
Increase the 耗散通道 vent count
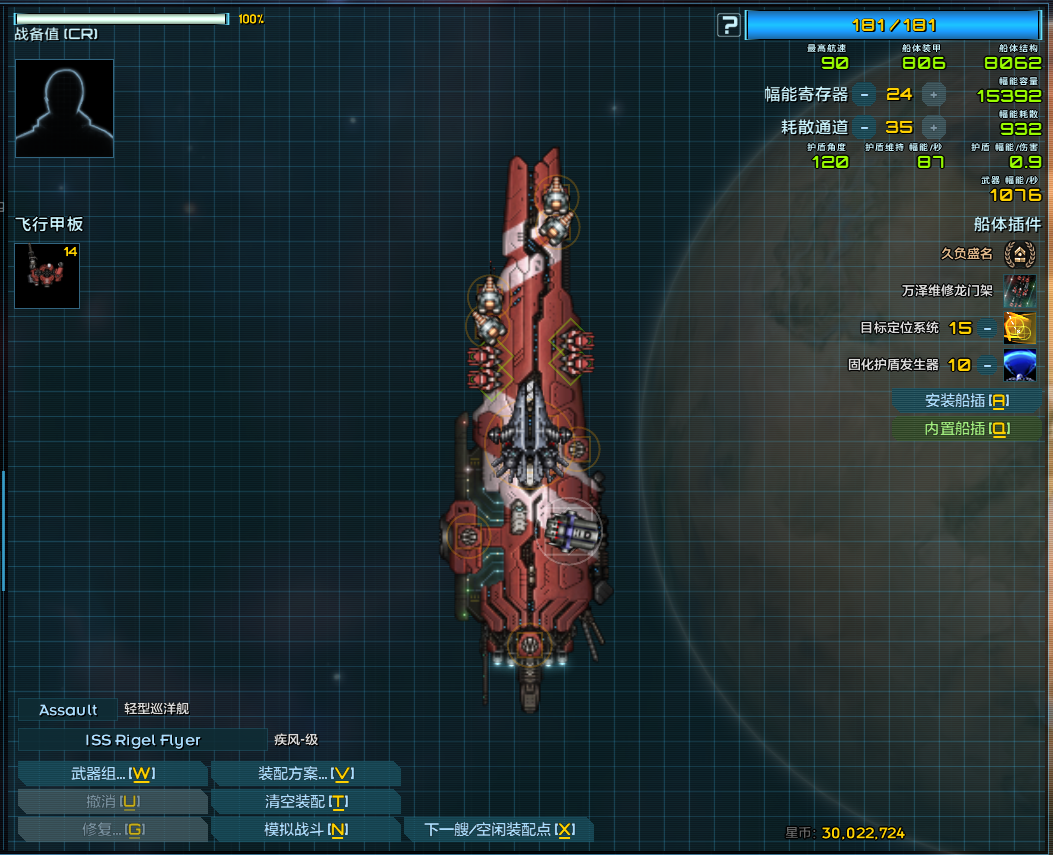(933, 127)
